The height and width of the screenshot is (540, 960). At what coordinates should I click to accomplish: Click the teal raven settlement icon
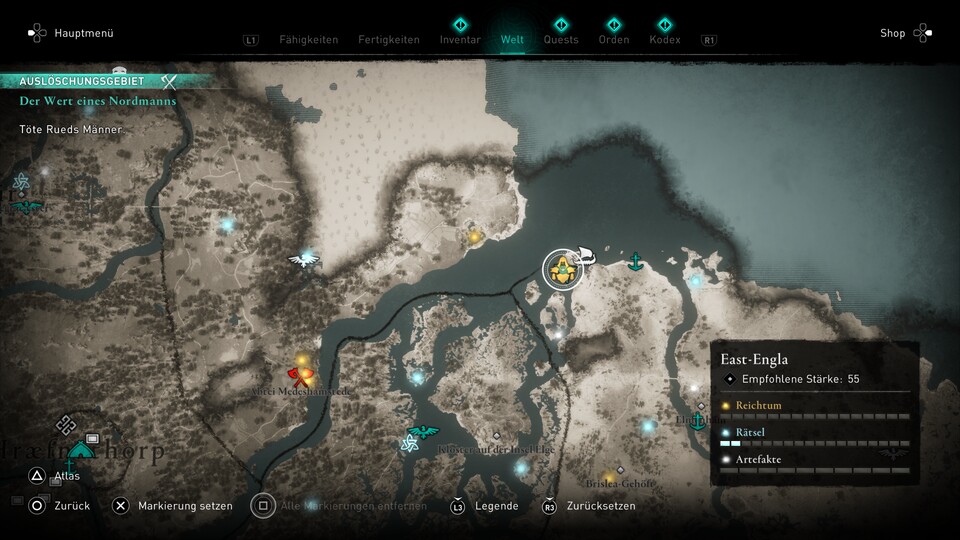424,432
